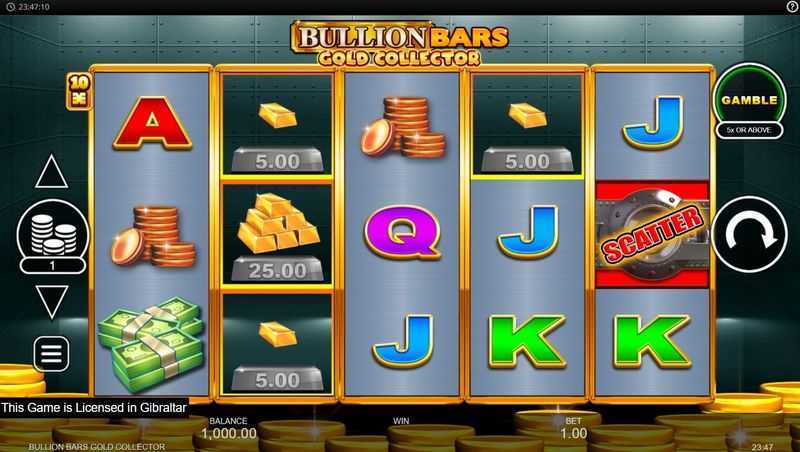The height and width of the screenshot is (452, 800).
Task: Increase the bet with the up arrow
Action: (x=51, y=173)
